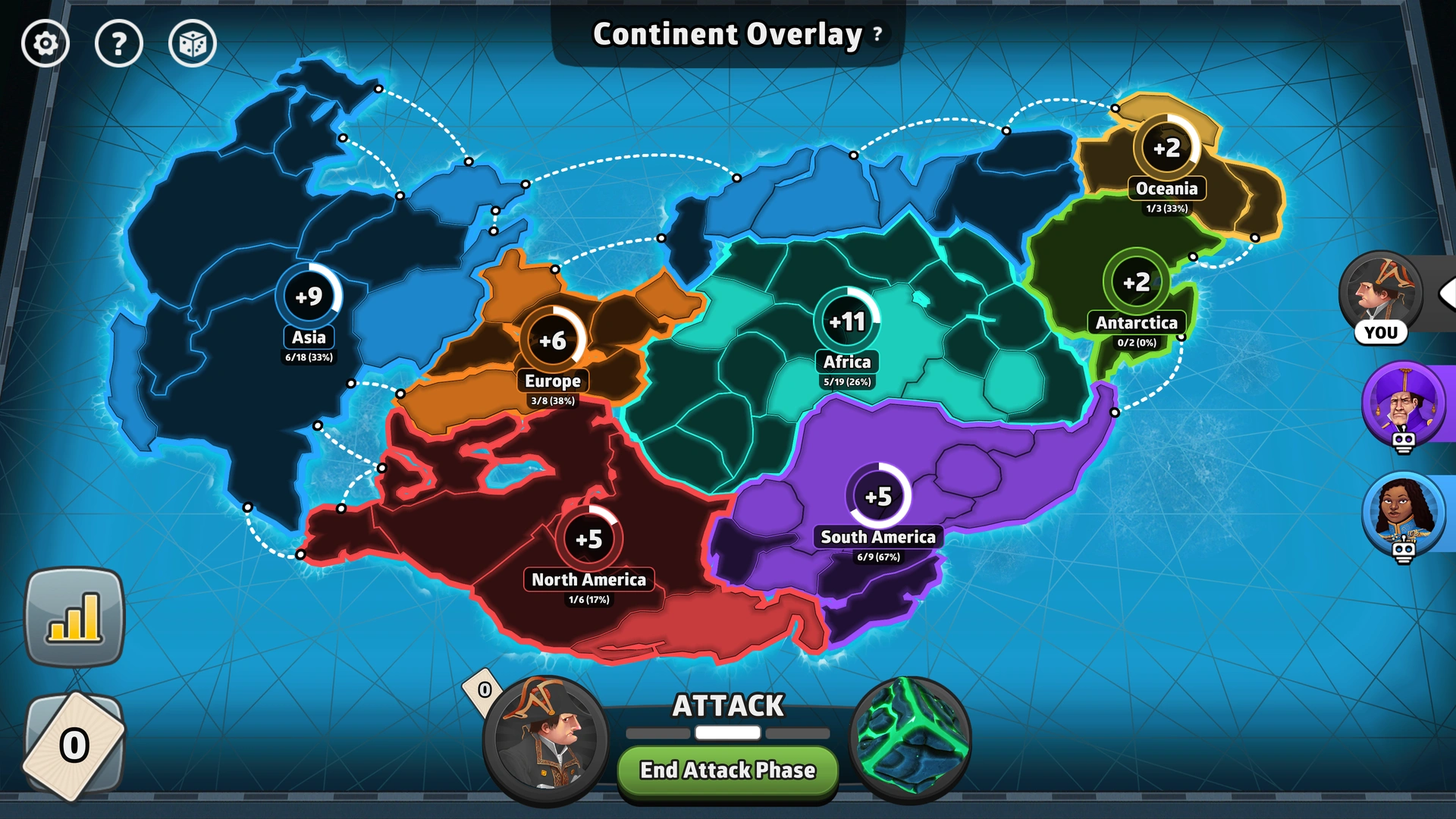Open the statistics graph panel
Screen dimensions: 1456x819
point(75,618)
